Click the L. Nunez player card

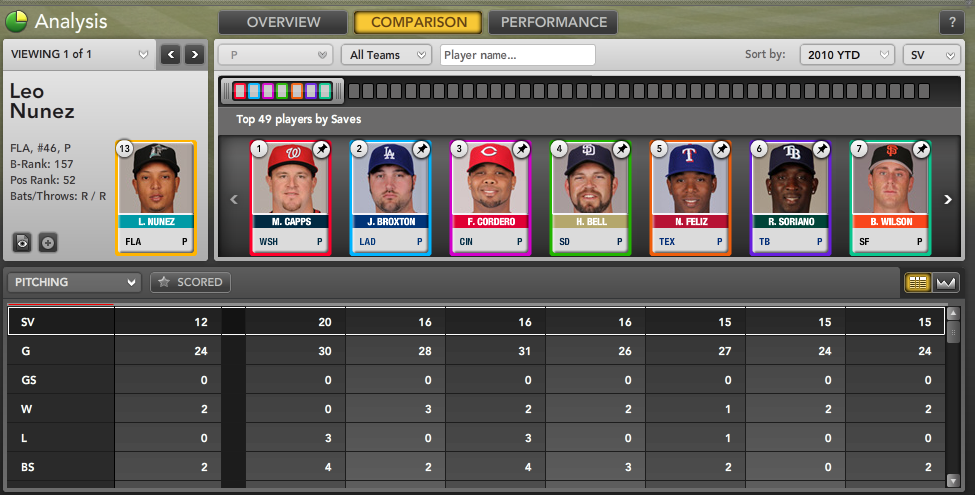pos(156,198)
